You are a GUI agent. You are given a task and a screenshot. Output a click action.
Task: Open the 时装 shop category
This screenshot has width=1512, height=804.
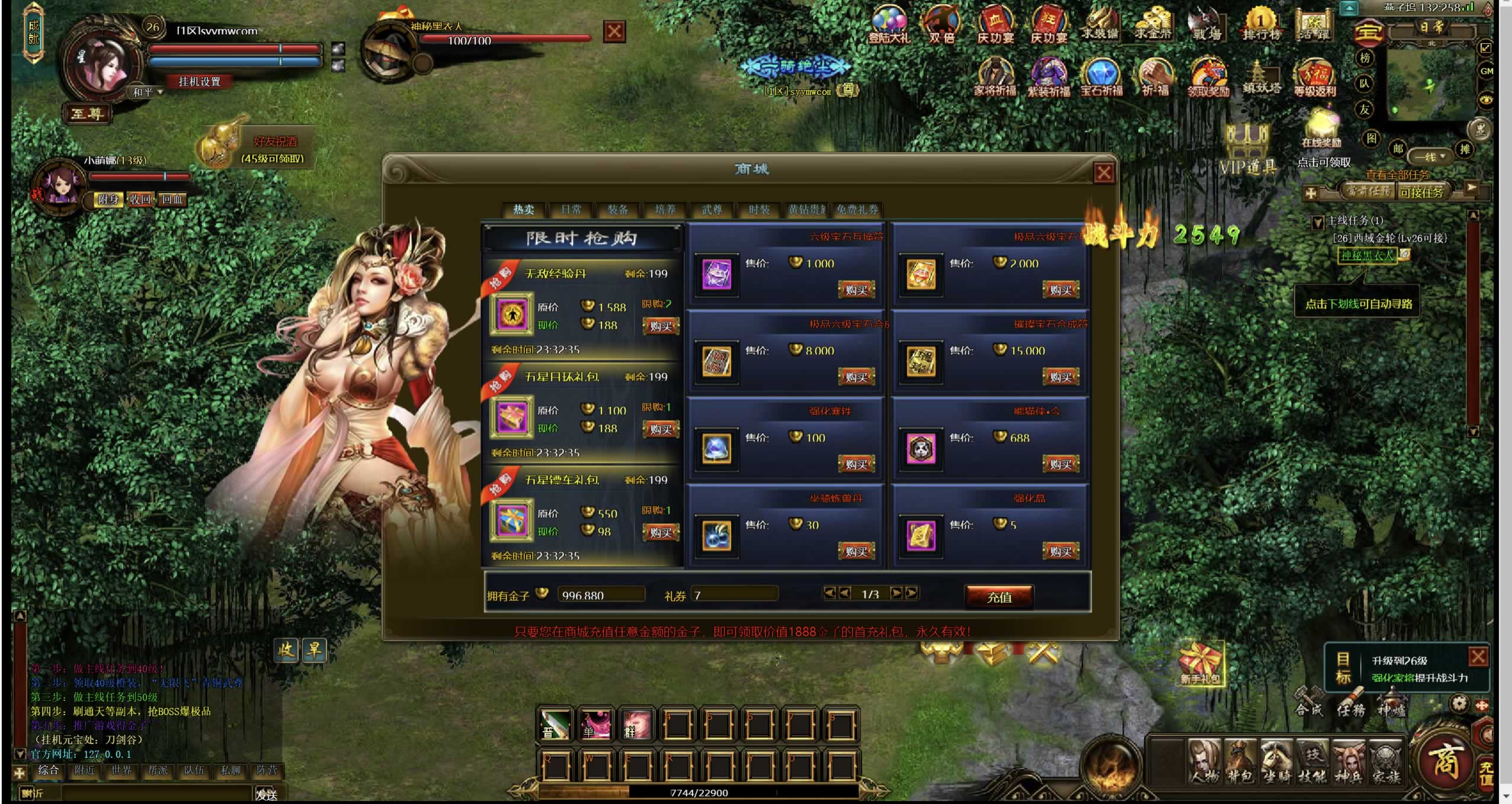point(758,210)
